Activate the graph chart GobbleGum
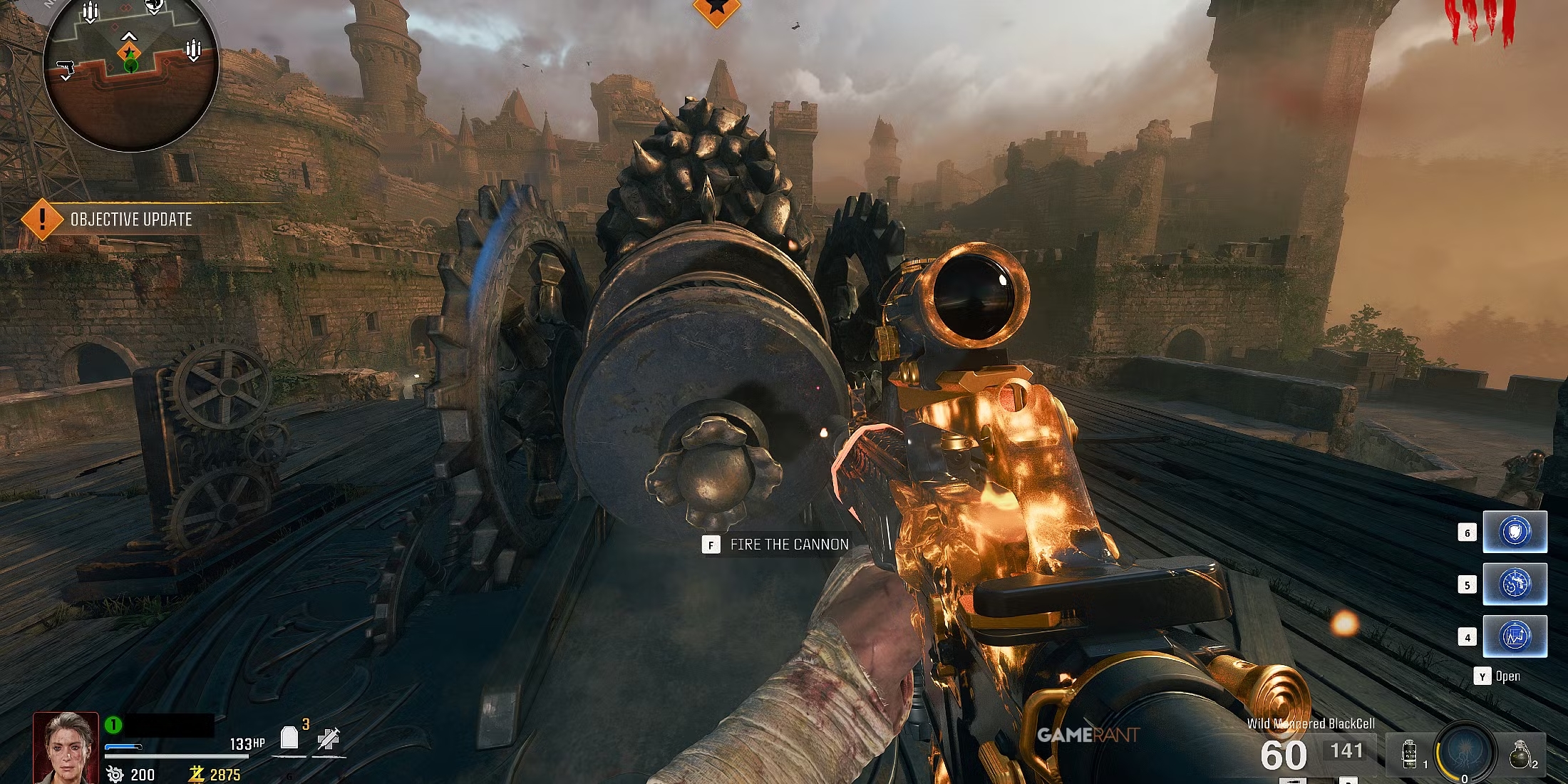 pos(1515,636)
